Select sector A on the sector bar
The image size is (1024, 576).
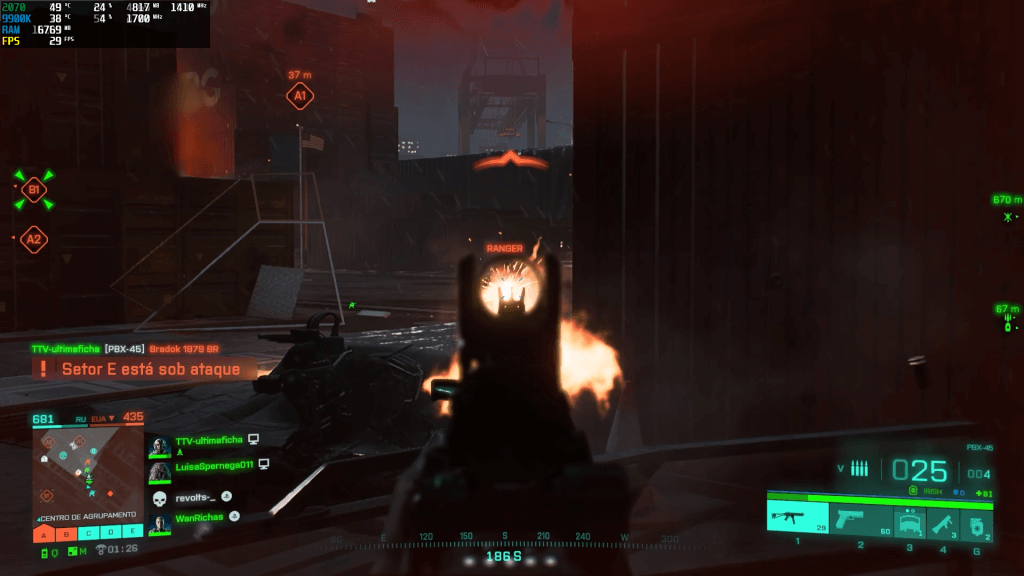pos(44,533)
